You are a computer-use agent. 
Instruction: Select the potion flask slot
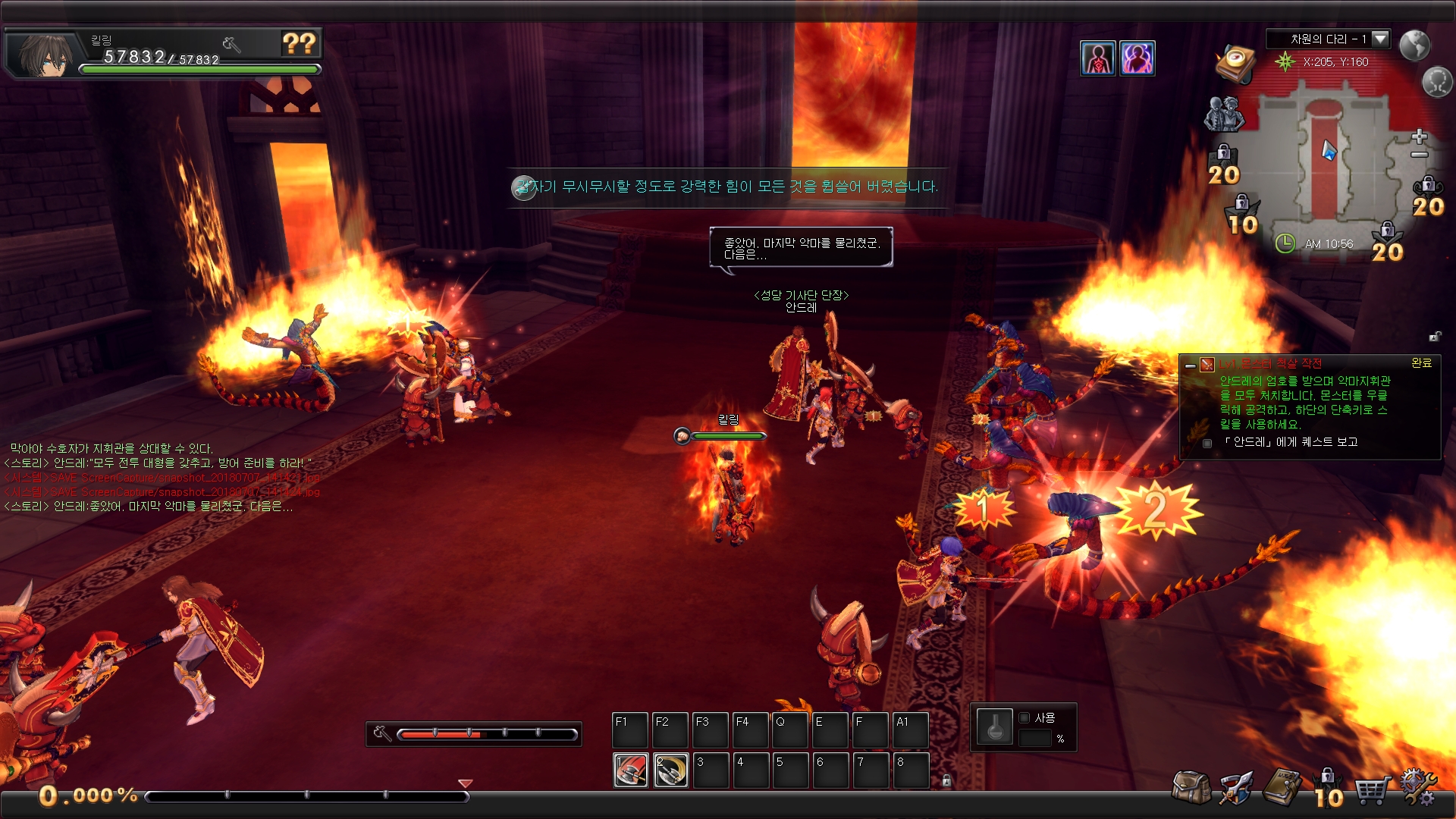pos(994,728)
